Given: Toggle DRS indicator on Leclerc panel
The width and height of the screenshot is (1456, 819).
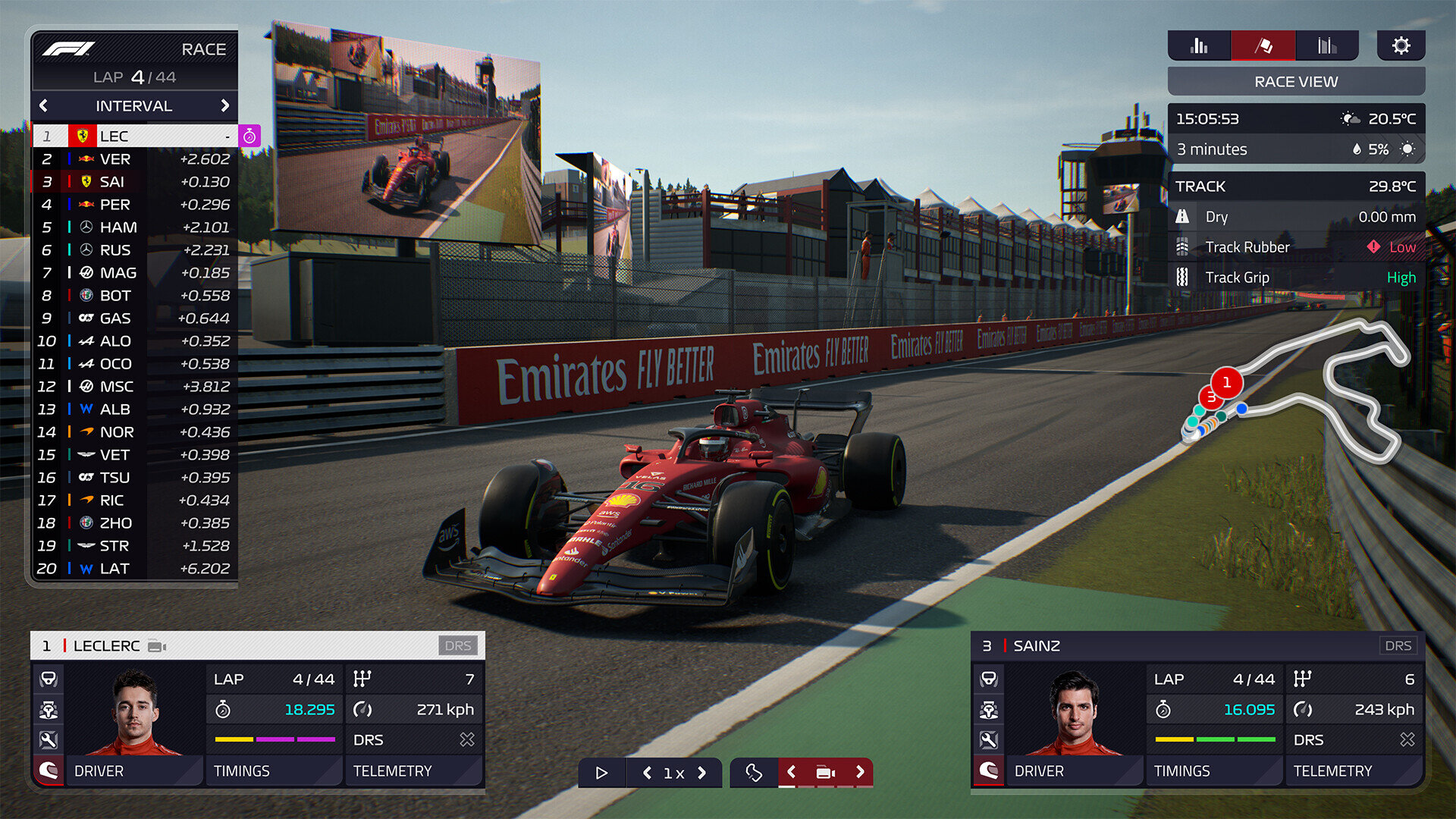Looking at the screenshot, I should (458, 646).
